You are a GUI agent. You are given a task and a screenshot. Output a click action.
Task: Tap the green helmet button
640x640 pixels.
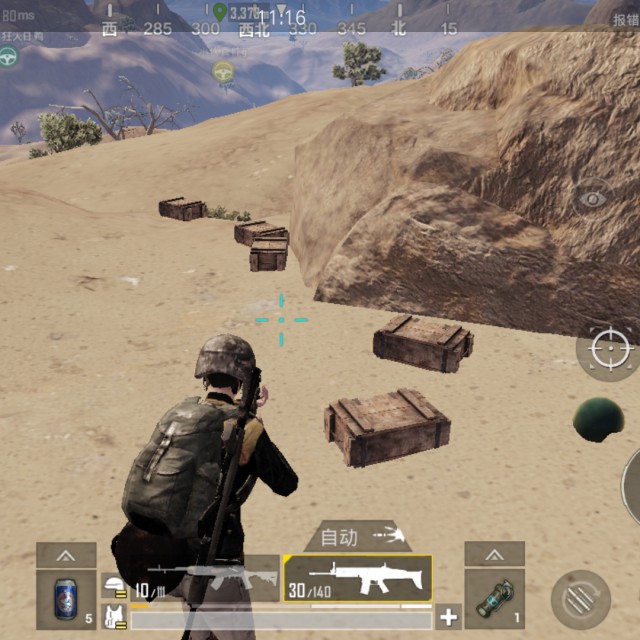598,418
